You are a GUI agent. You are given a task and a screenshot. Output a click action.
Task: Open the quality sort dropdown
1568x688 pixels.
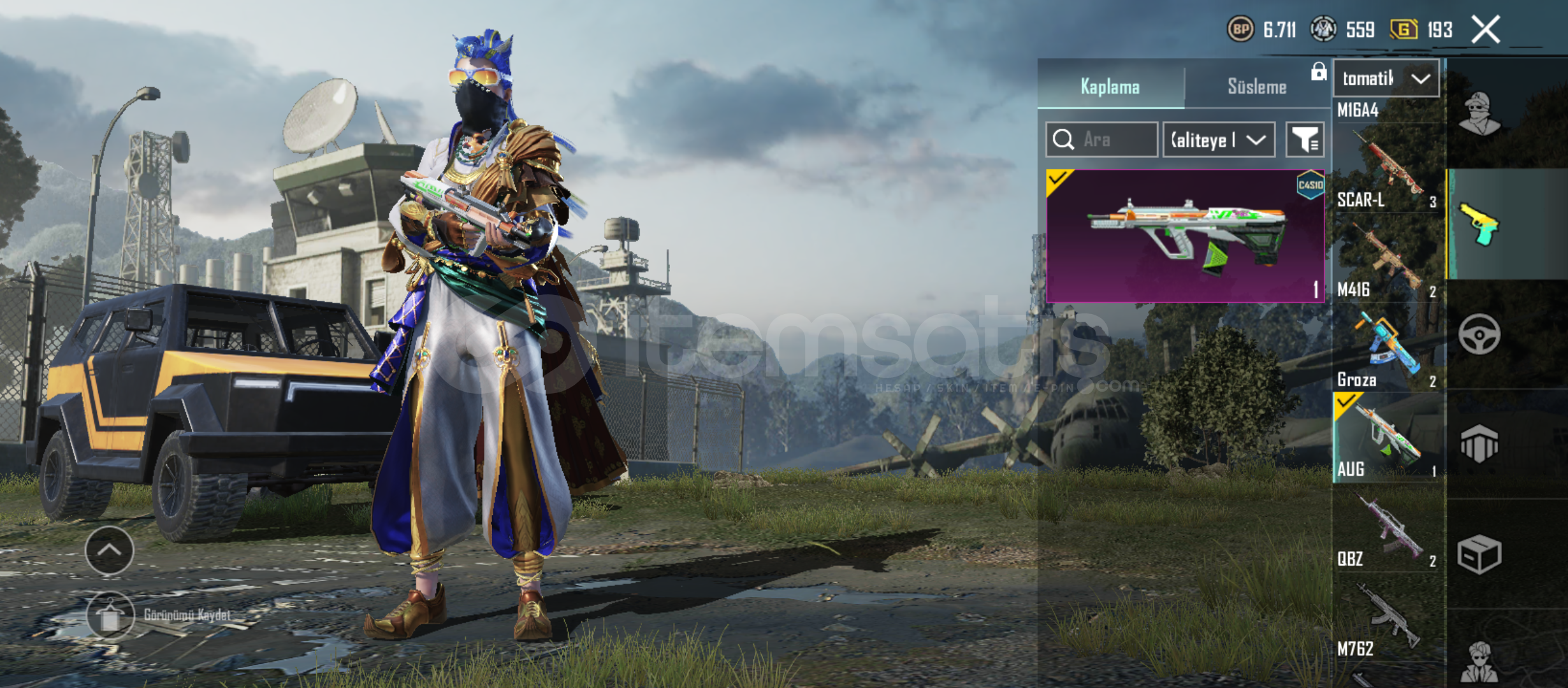[1219, 140]
